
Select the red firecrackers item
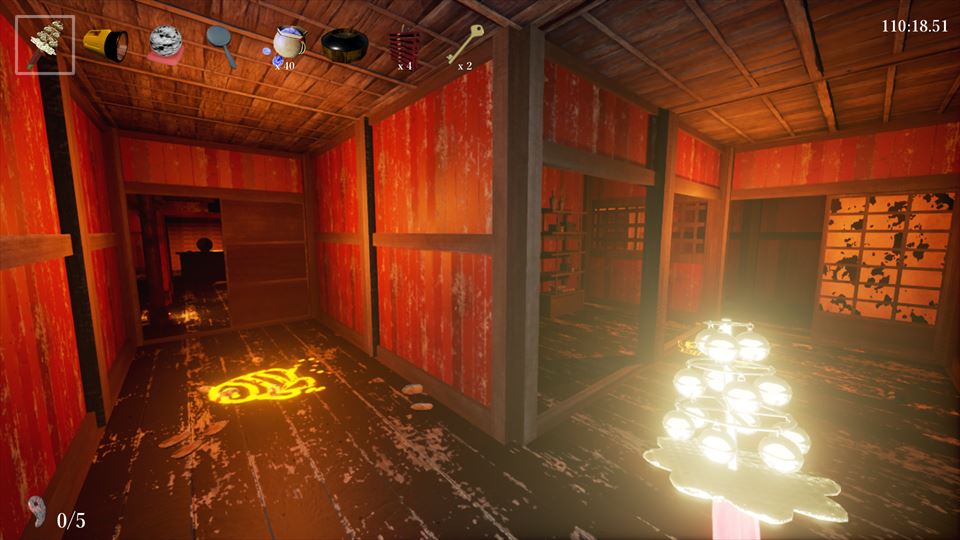point(404,45)
